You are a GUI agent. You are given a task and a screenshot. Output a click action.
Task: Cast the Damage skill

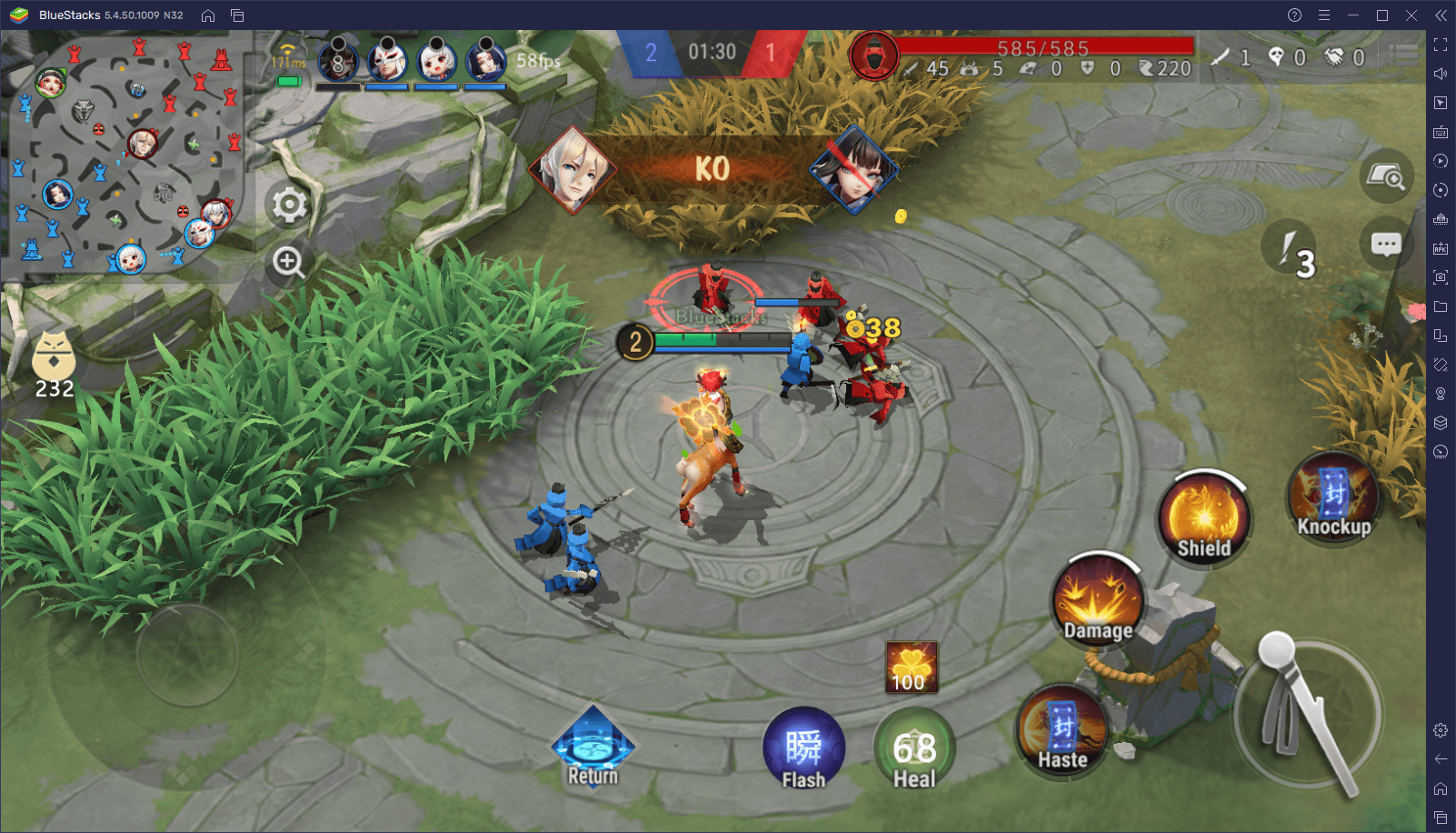1098,600
